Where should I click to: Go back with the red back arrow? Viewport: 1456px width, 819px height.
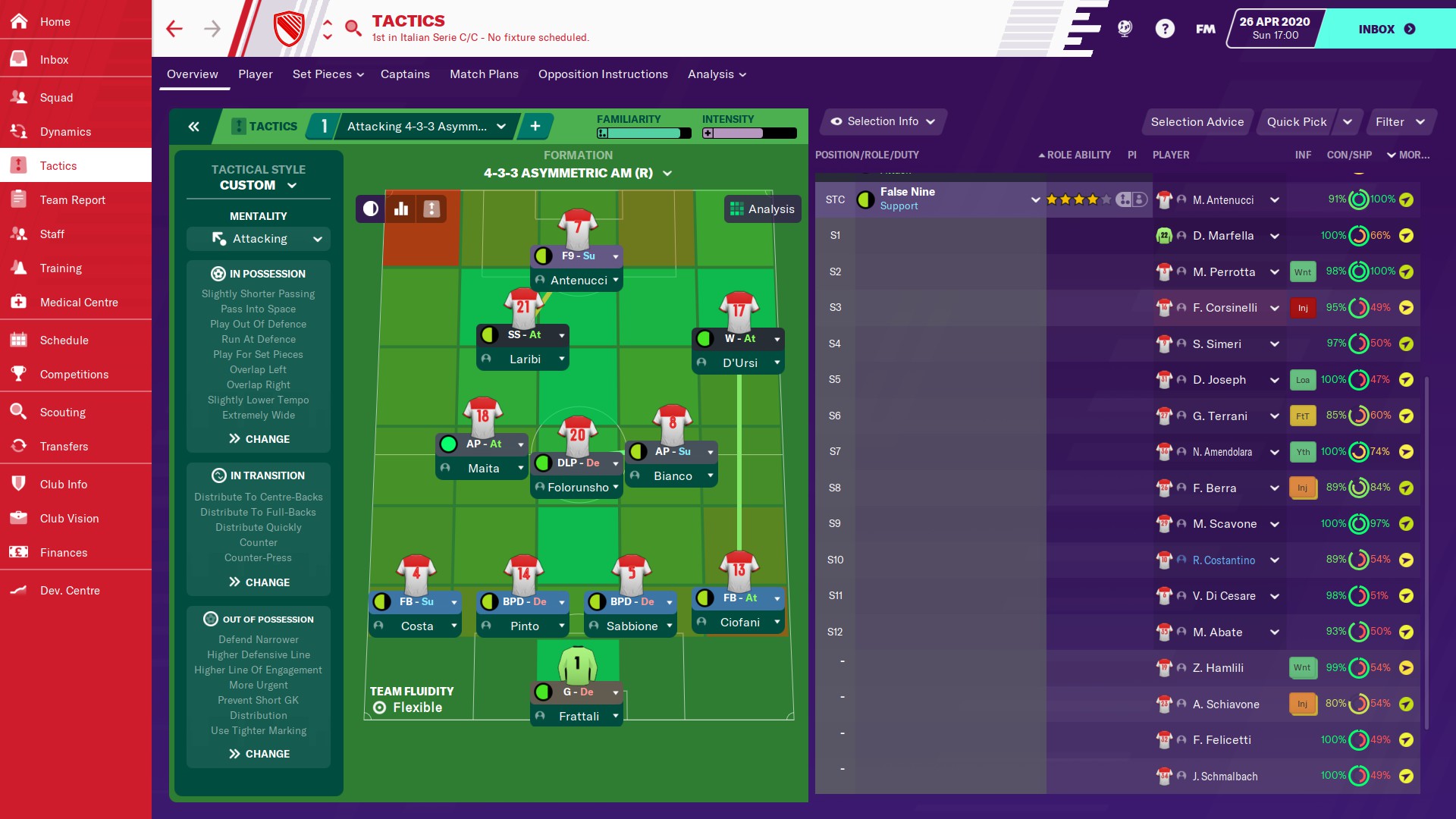pyautogui.click(x=174, y=29)
